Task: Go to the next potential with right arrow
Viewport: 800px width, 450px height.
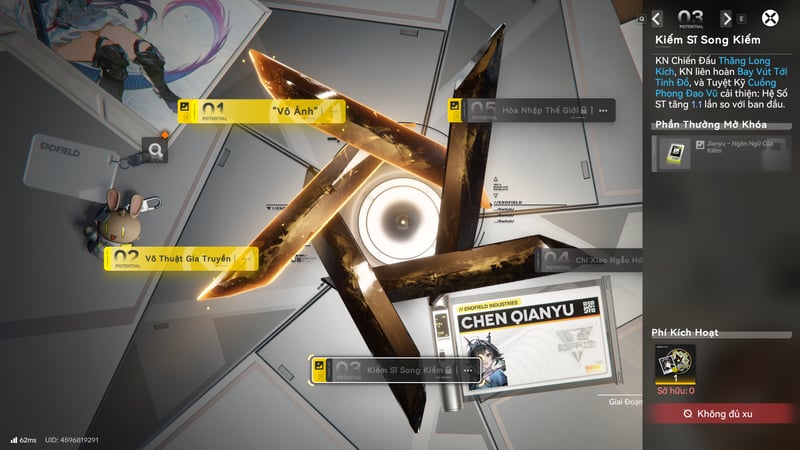Action: coord(726,18)
